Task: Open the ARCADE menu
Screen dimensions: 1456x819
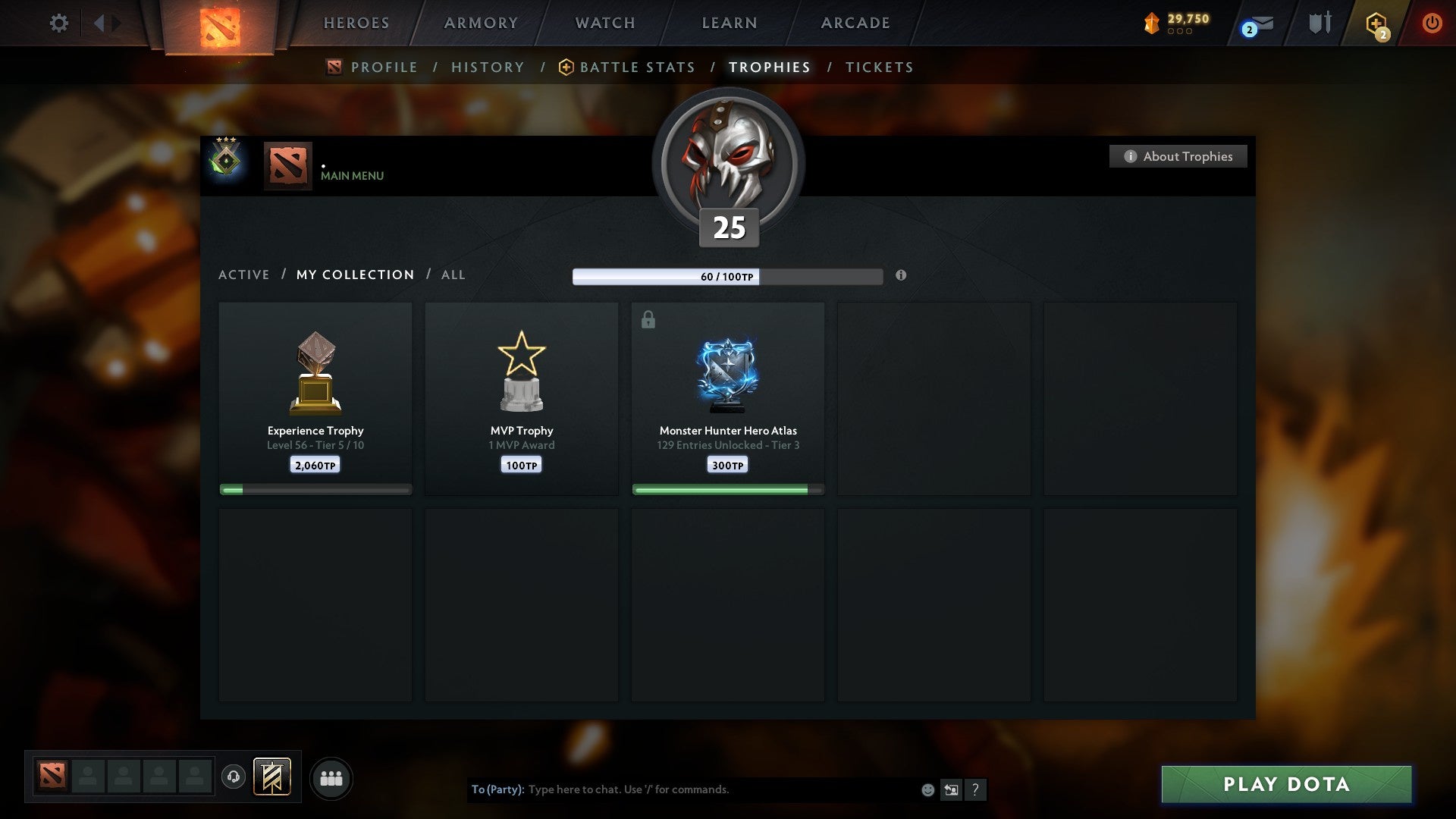Action: point(855,23)
